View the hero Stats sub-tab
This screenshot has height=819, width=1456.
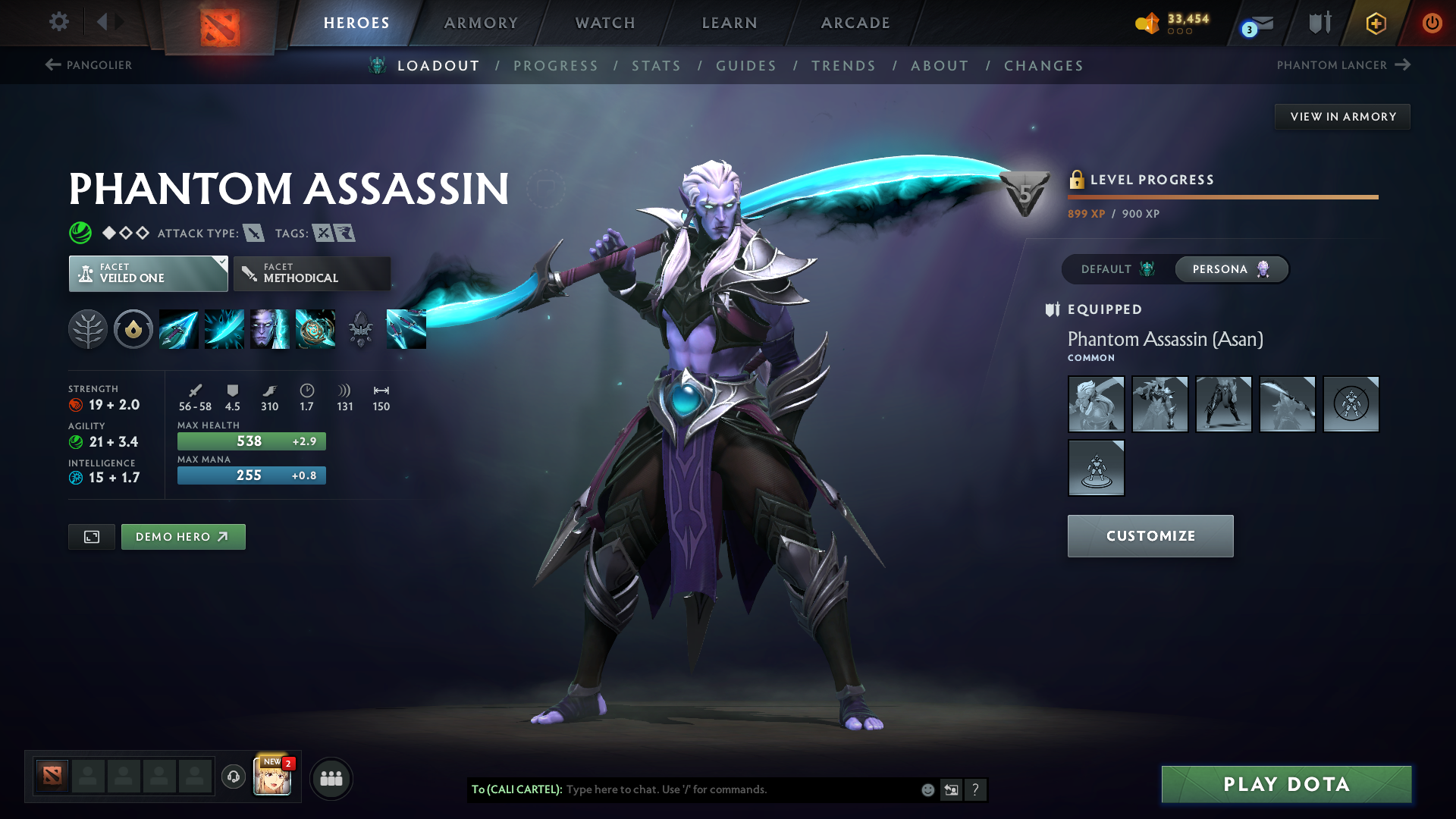(x=657, y=66)
